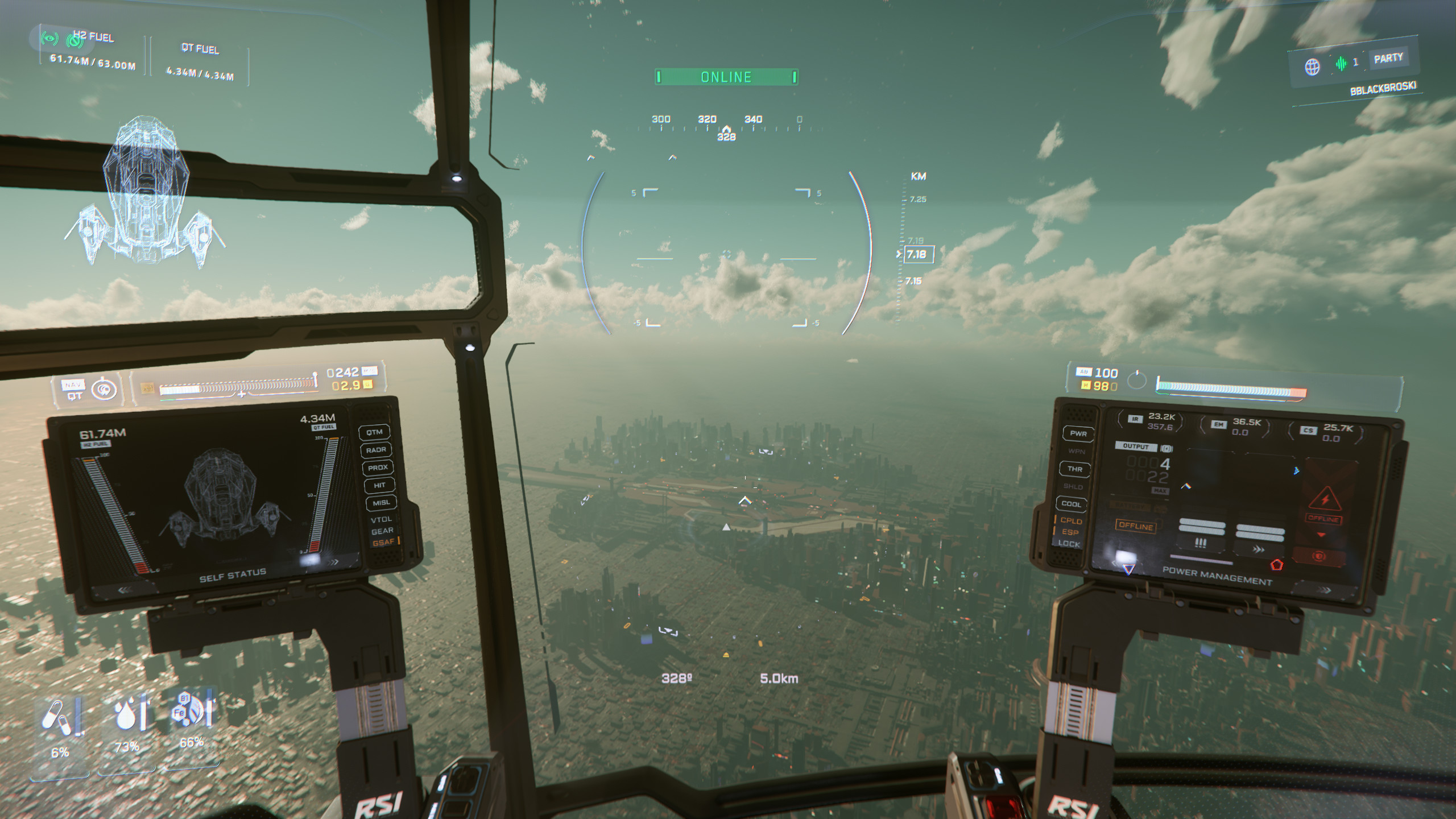This screenshot has height=819, width=1456.
Task: Toggle the ESP indicator
Action: [1070, 532]
